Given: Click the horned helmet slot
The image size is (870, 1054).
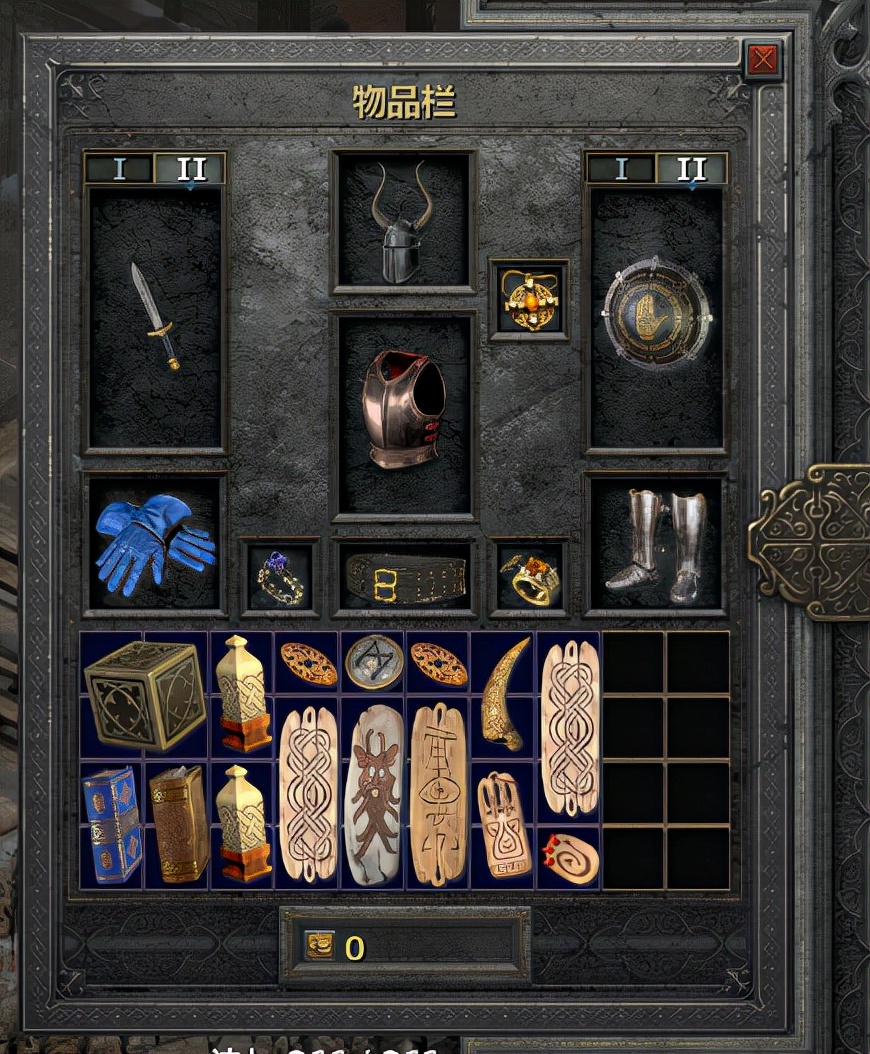Looking at the screenshot, I should point(403,222).
